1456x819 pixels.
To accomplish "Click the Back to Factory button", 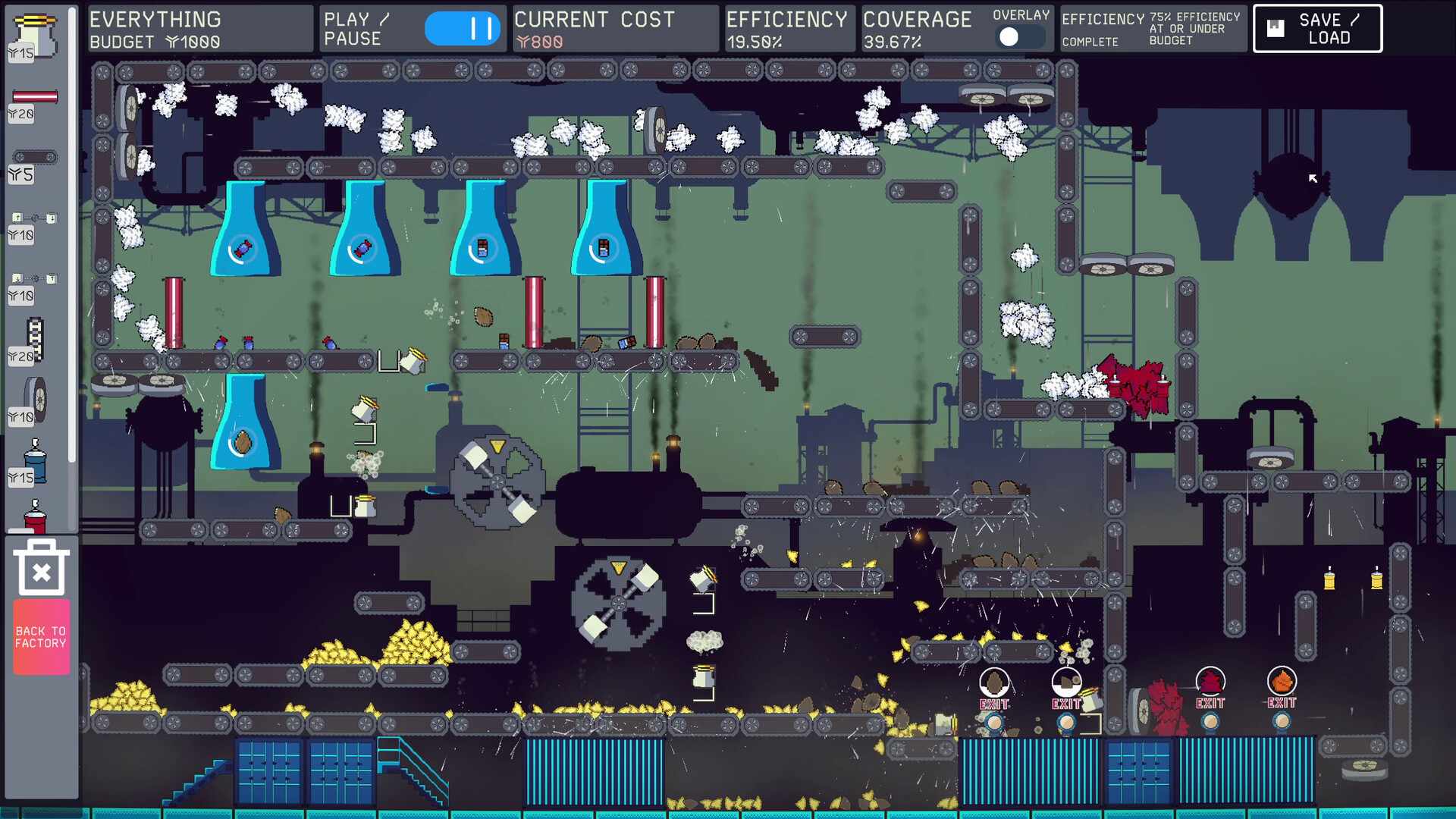I will point(42,635).
